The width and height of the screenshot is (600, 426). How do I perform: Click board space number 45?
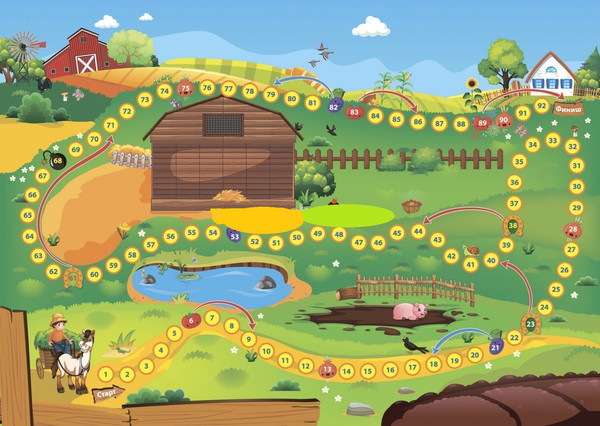(x=397, y=233)
